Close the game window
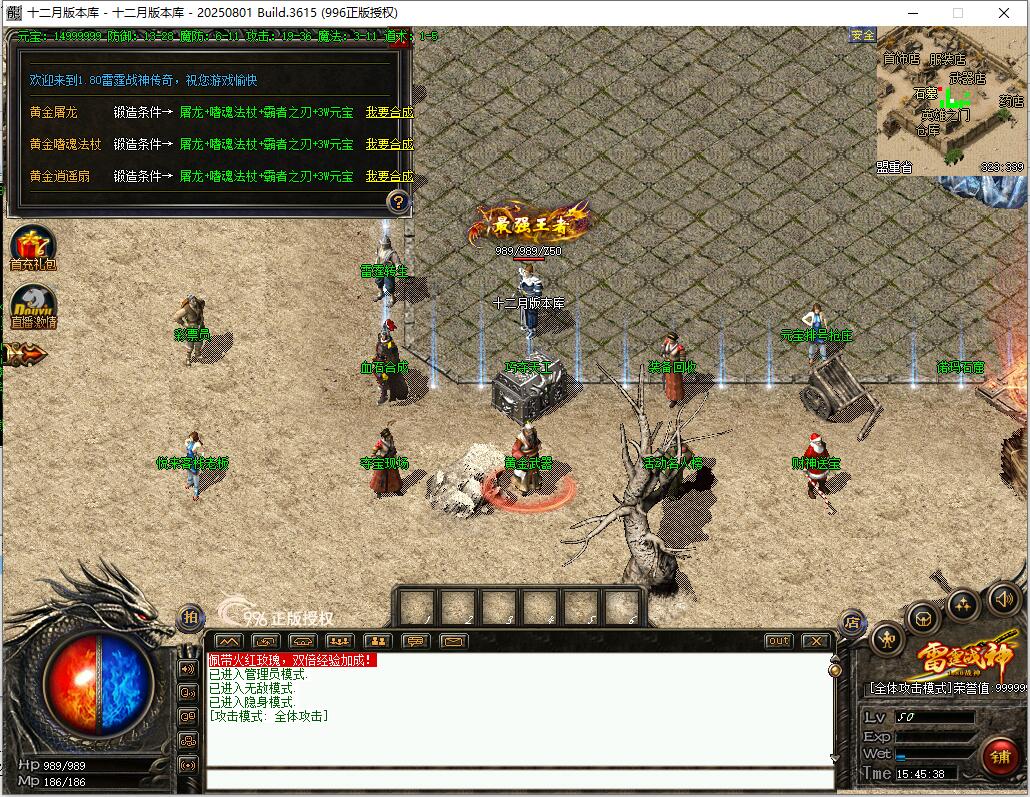This screenshot has width=1030, height=797. 1004,13
